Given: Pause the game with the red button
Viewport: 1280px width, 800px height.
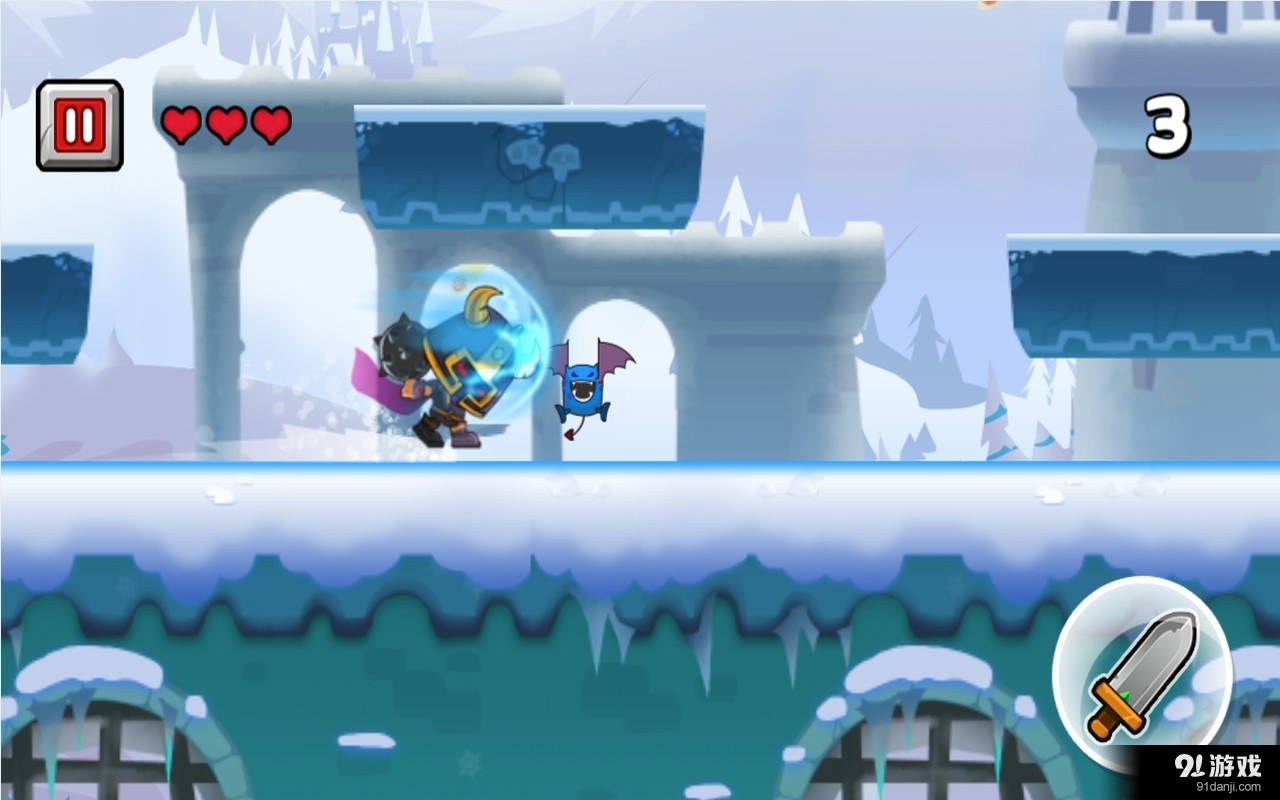Looking at the screenshot, I should (x=79, y=125).
